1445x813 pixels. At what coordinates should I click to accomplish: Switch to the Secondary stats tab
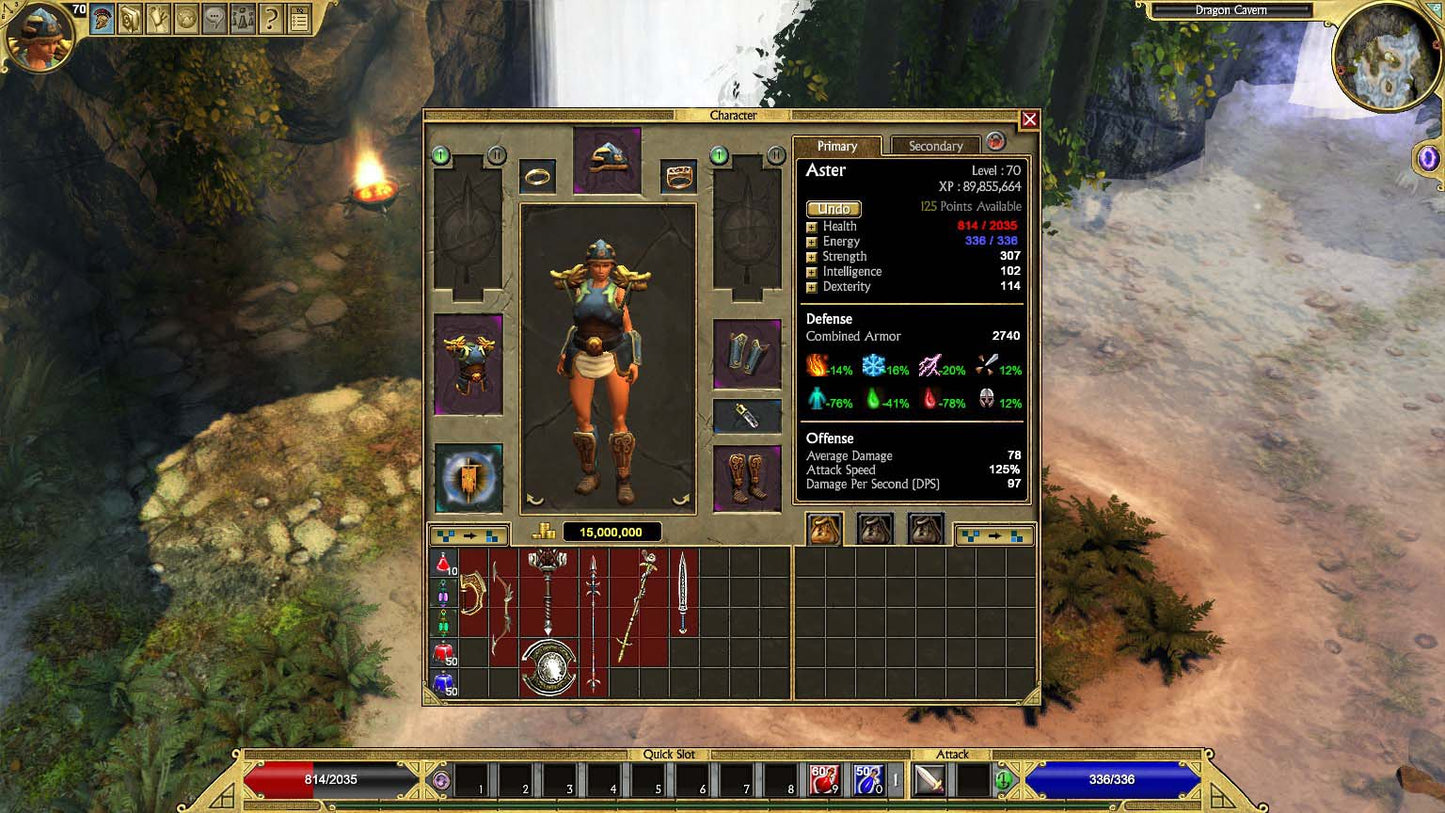(934, 145)
